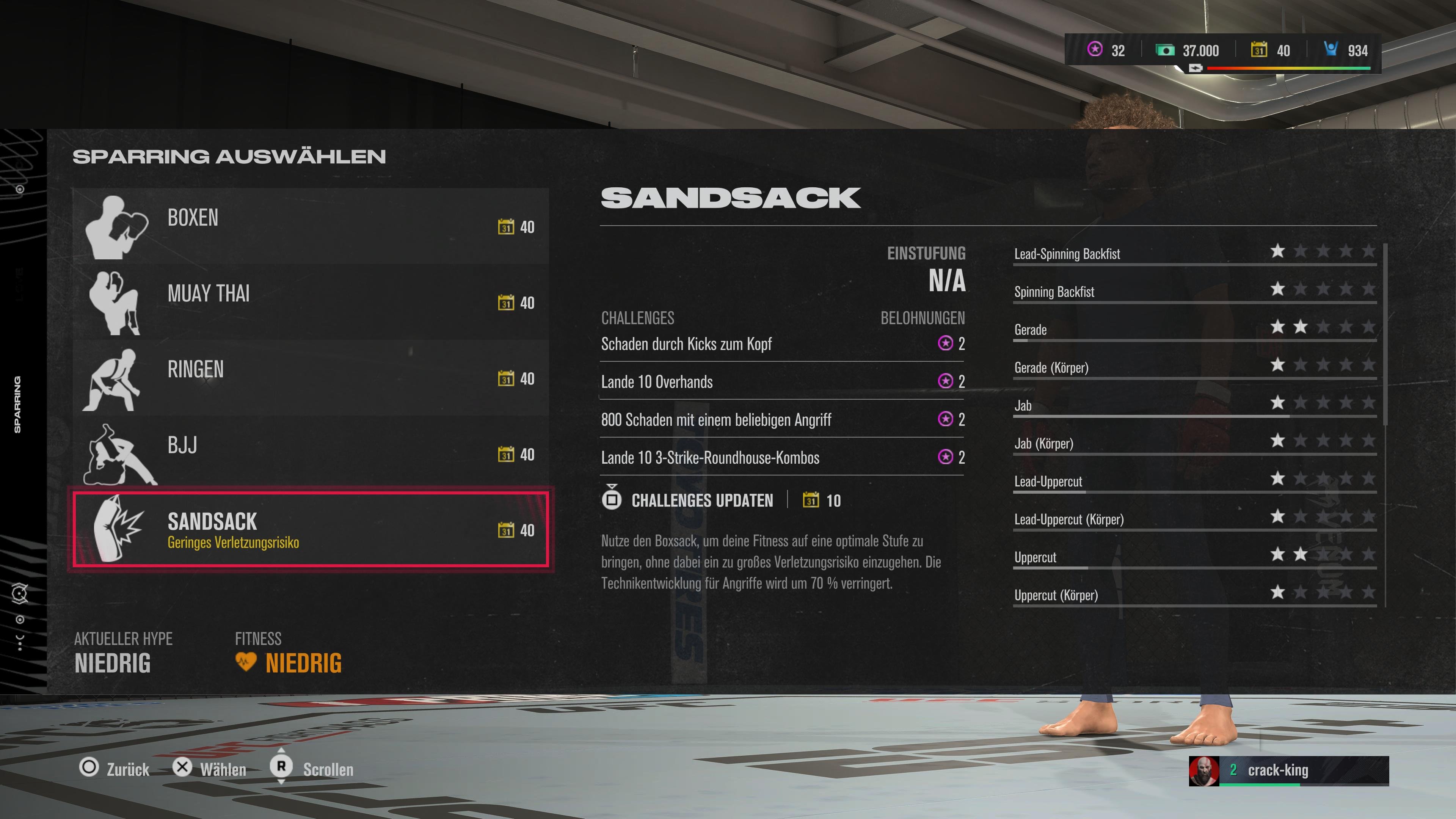This screenshot has width=1456, height=819.
Task: Toggle the first star on the Uppercut rating
Action: (1277, 554)
